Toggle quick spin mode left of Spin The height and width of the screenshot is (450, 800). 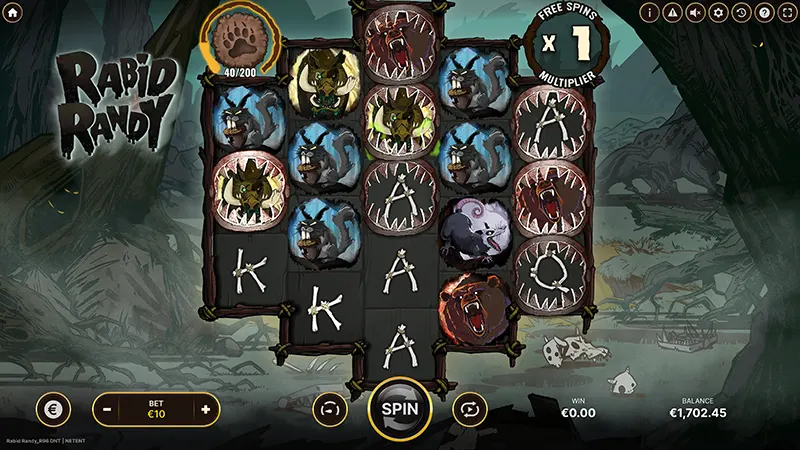(x=329, y=408)
